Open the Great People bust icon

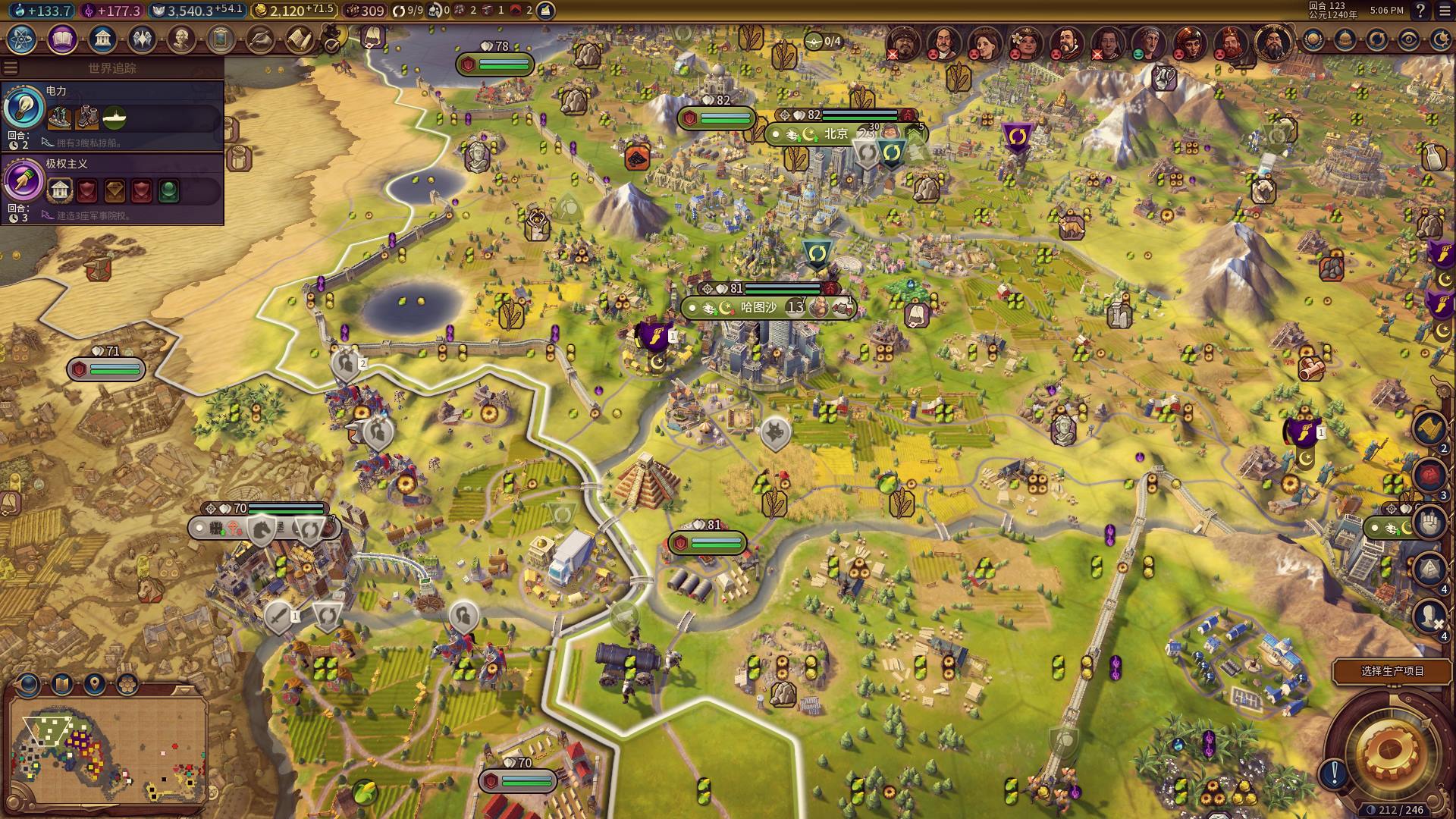tap(180, 39)
